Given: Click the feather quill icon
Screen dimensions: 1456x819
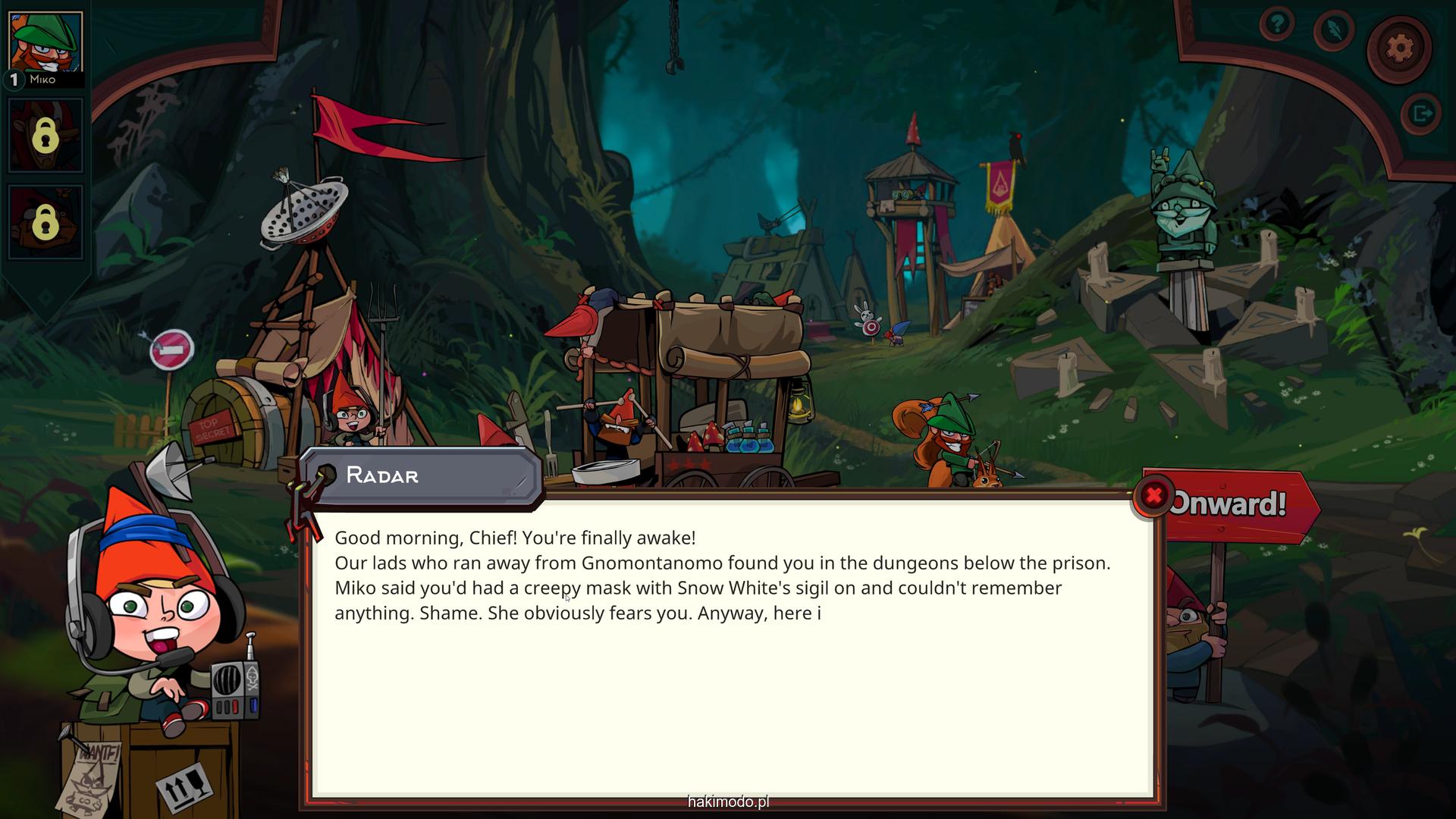Looking at the screenshot, I should click(x=1334, y=30).
